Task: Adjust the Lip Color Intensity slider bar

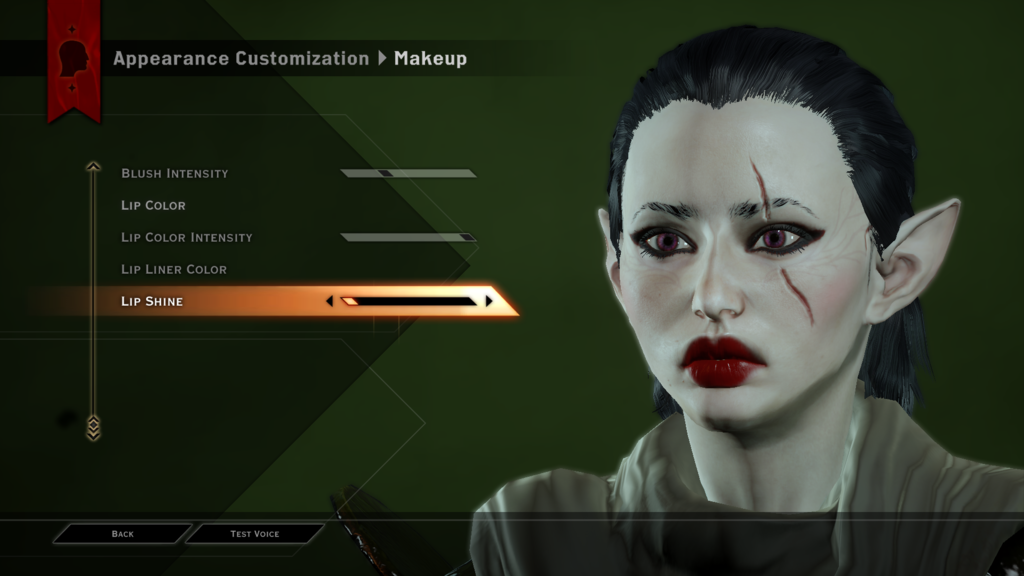Action: coord(408,238)
